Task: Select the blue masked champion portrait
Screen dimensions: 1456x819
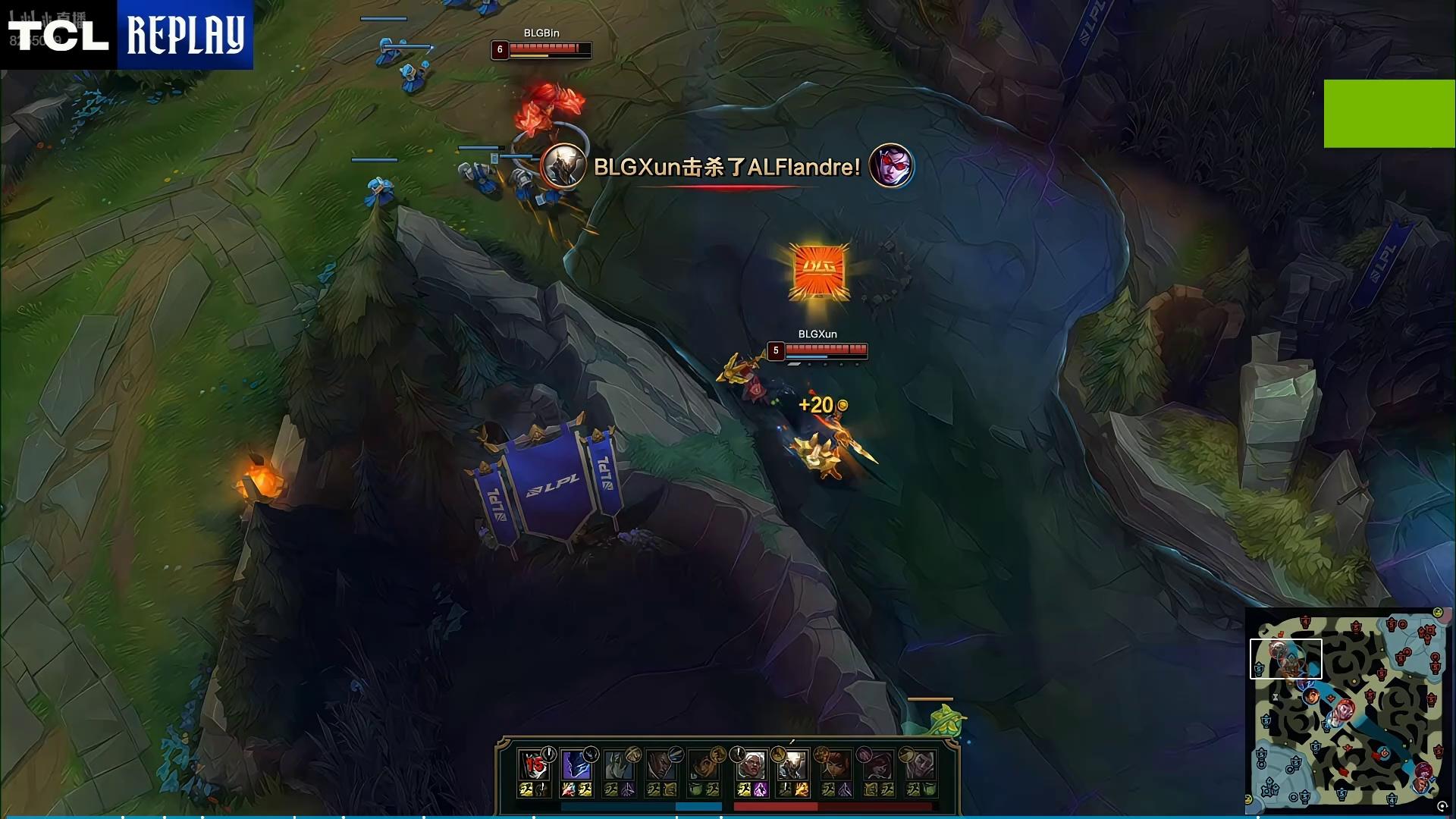Action: [576, 765]
